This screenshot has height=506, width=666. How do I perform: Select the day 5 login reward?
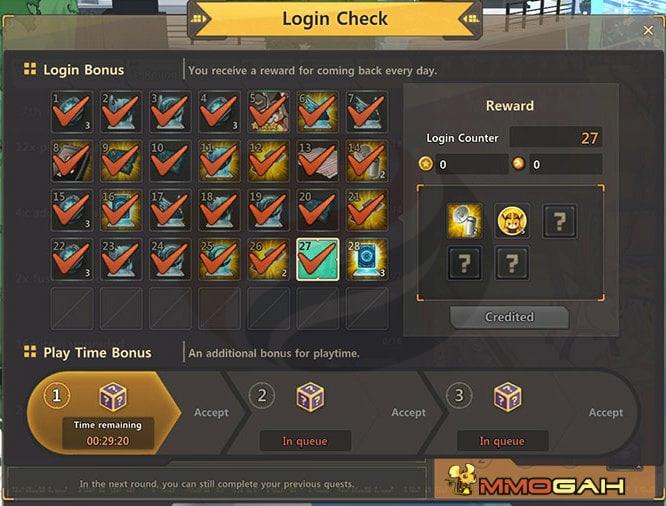pyautogui.click(x=269, y=112)
